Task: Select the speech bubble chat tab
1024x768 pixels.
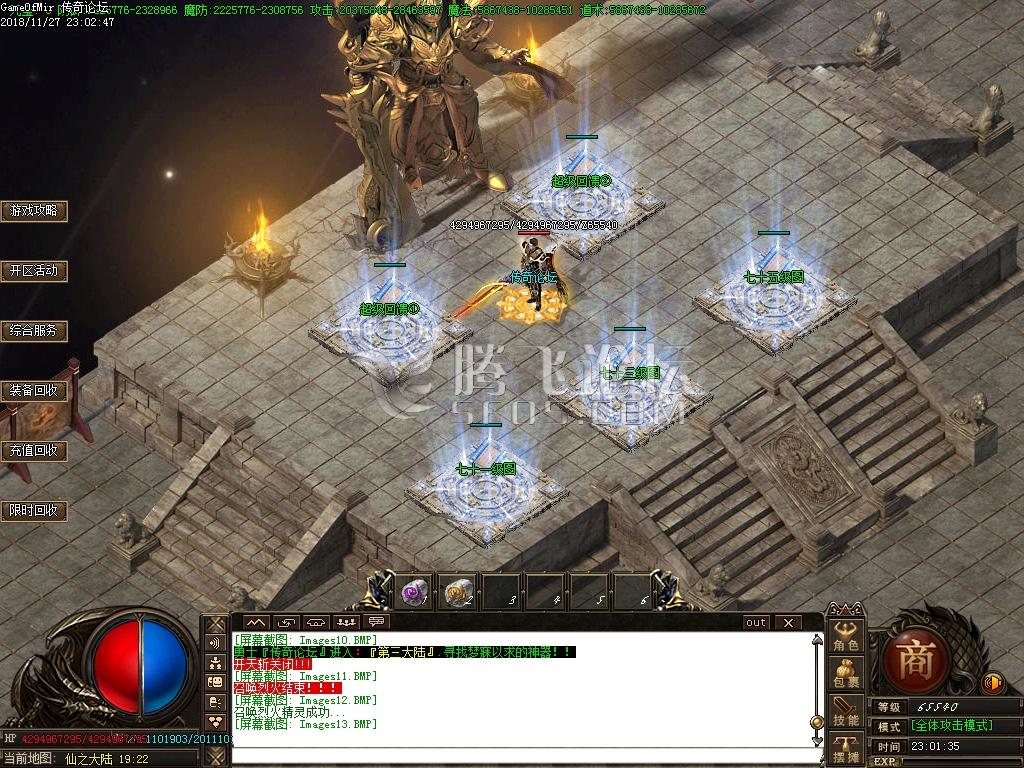Action: [x=377, y=622]
